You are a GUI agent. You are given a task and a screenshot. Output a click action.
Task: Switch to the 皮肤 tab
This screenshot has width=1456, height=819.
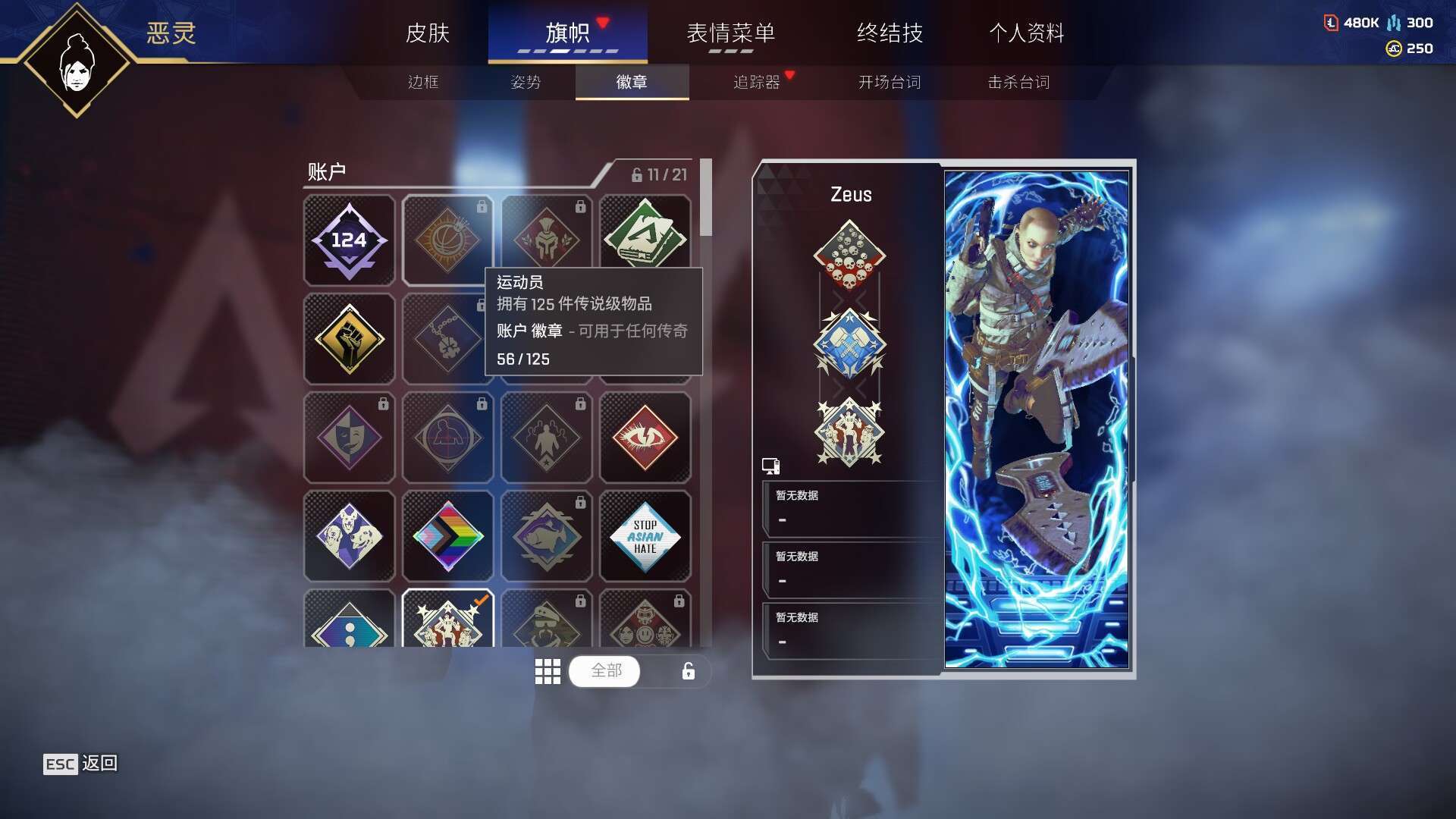pyautogui.click(x=428, y=33)
